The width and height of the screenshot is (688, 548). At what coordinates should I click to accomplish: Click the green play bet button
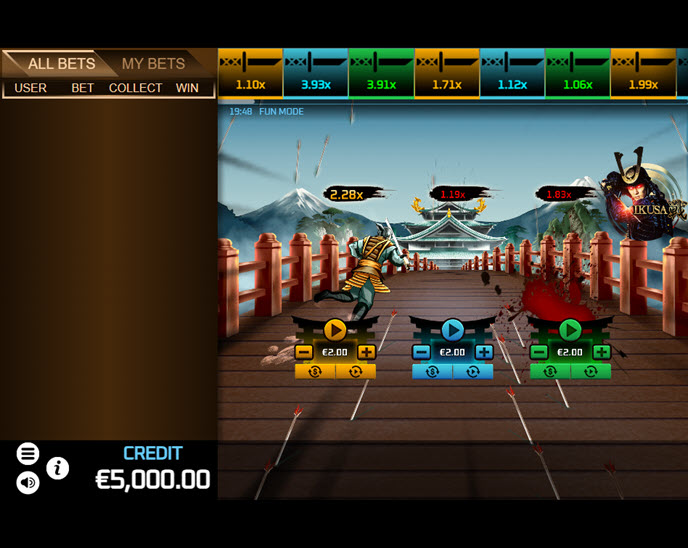[x=570, y=330]
